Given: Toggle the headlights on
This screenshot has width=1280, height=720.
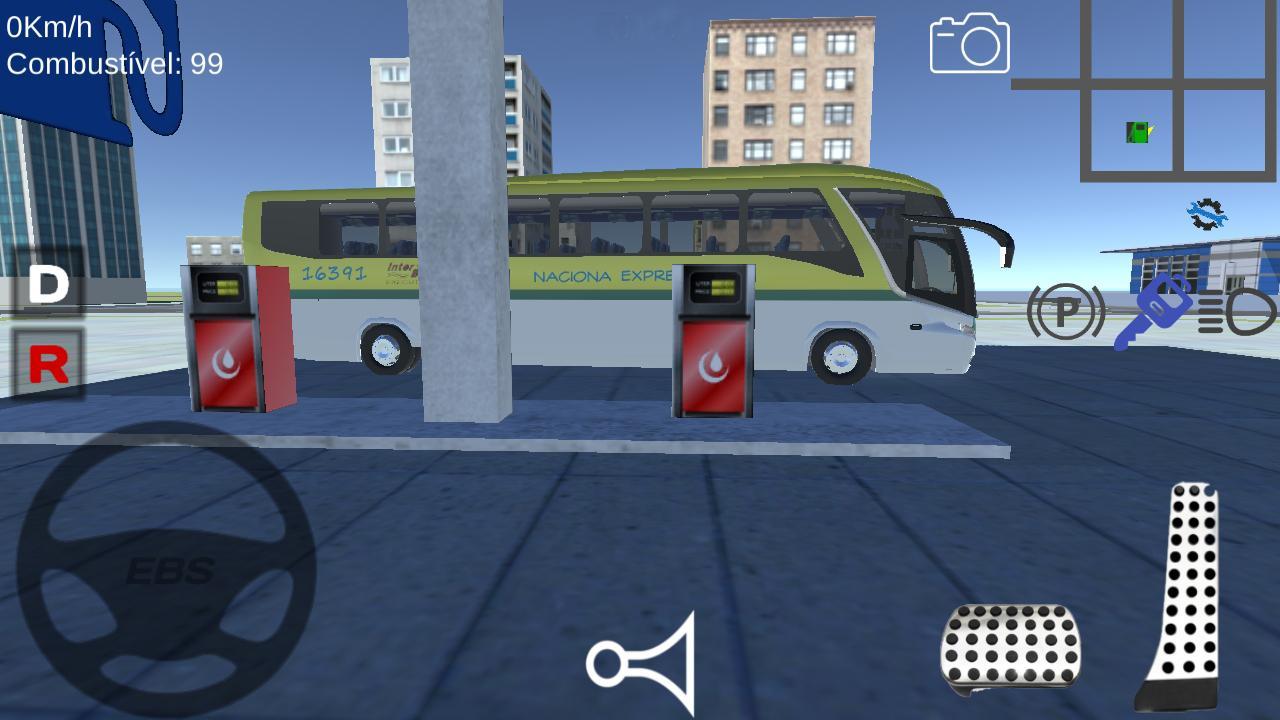Looking at the screenshot, I should click(x=1240, y=313).
